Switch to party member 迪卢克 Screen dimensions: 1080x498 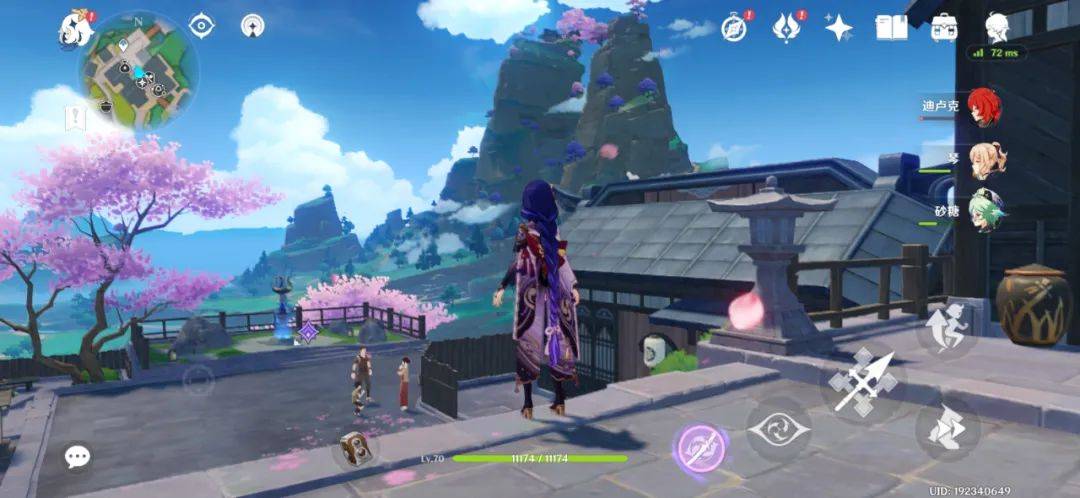point(986,107)
